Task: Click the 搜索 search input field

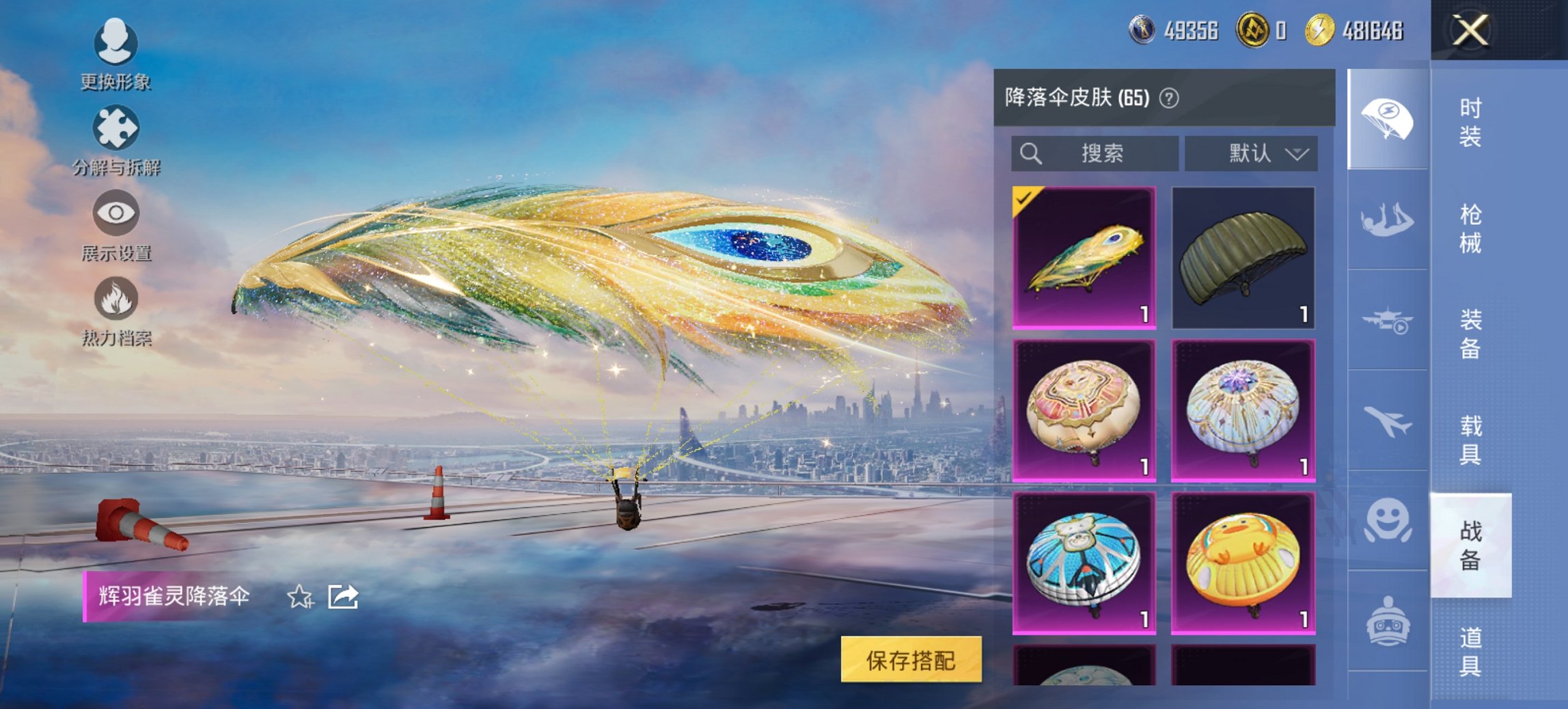Action: point(1093,153)
